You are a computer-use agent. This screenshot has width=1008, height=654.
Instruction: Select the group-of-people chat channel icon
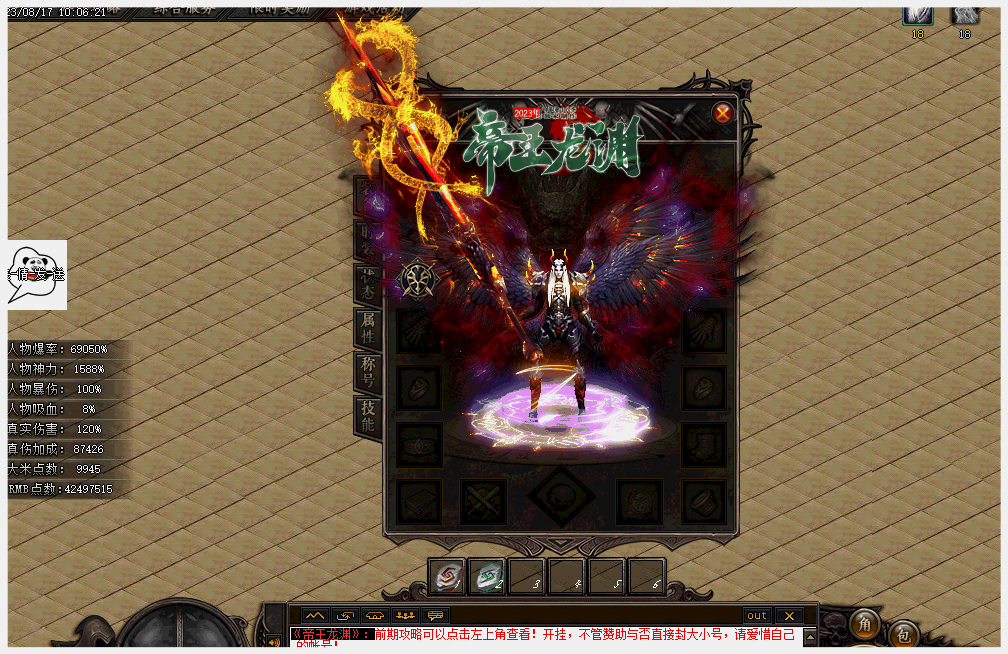(405, 615)
